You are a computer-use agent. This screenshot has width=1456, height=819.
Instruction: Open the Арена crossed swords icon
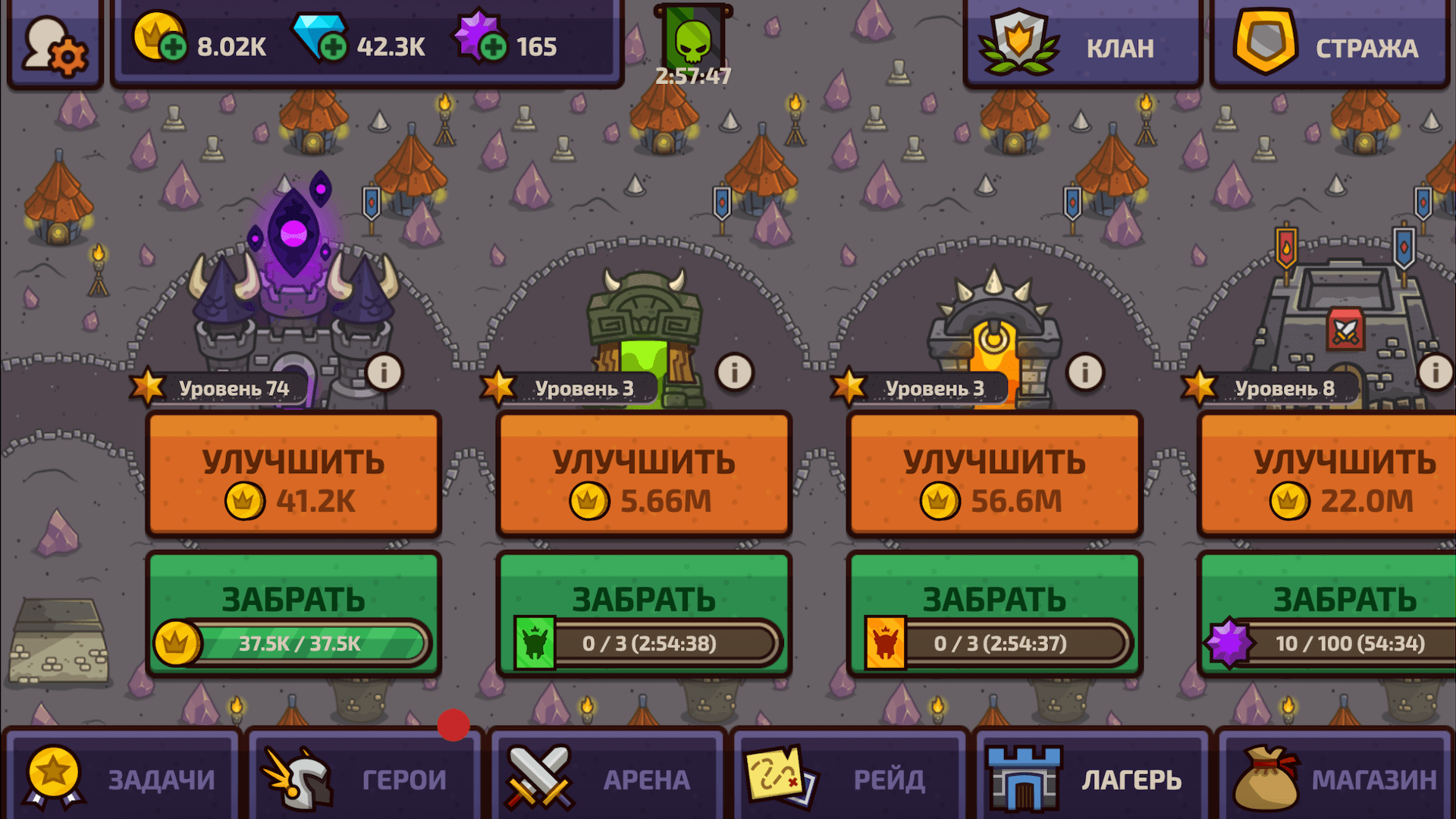pyautogui.click(x=538, y=777)
